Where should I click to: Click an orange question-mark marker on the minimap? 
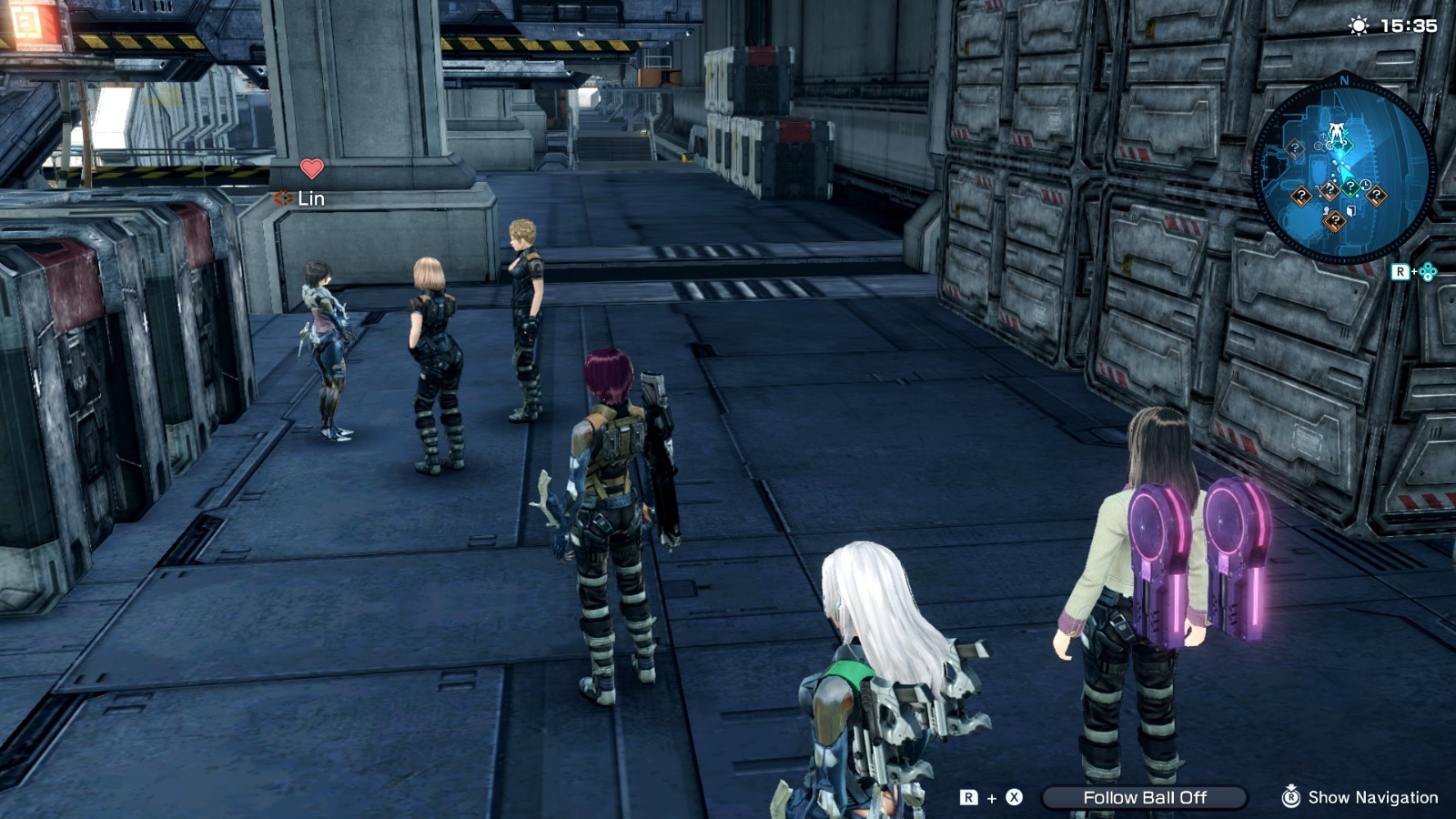pos(1296,148)
